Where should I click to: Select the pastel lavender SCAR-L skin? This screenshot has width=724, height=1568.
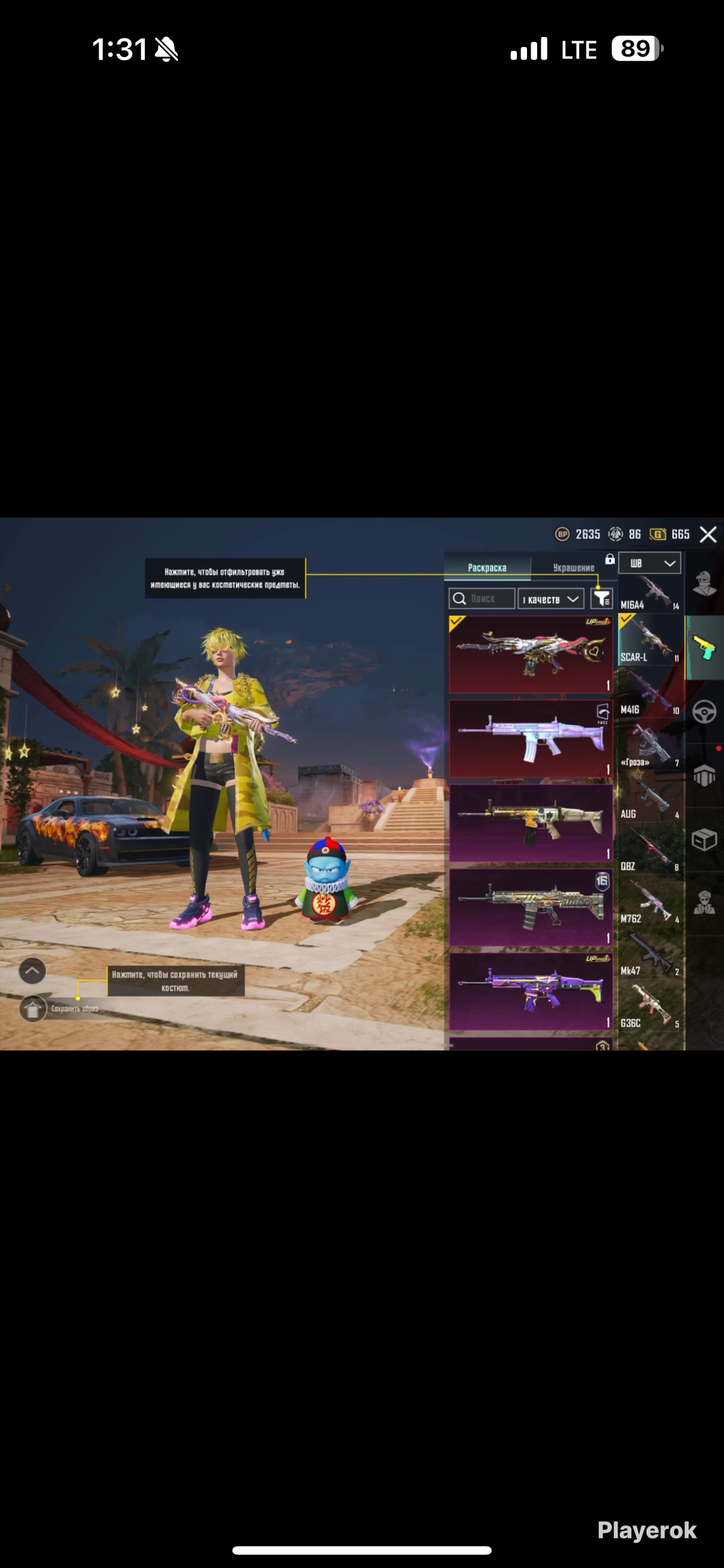click(531, 738)
